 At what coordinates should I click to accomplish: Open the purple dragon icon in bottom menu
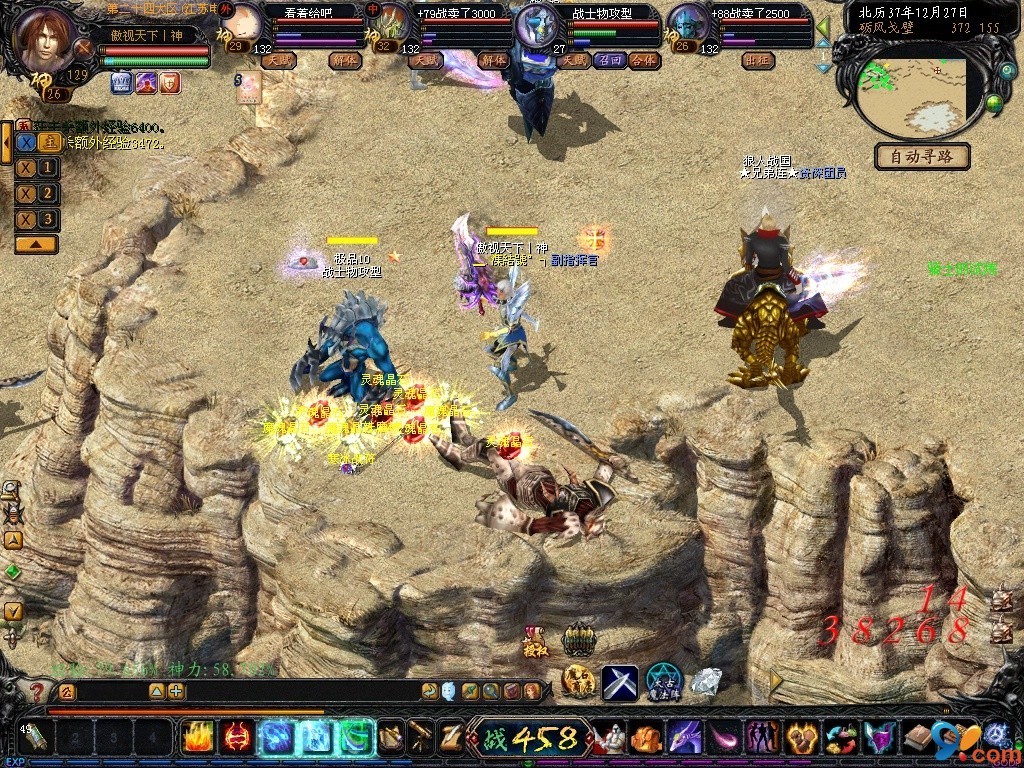tap(684, 738)
